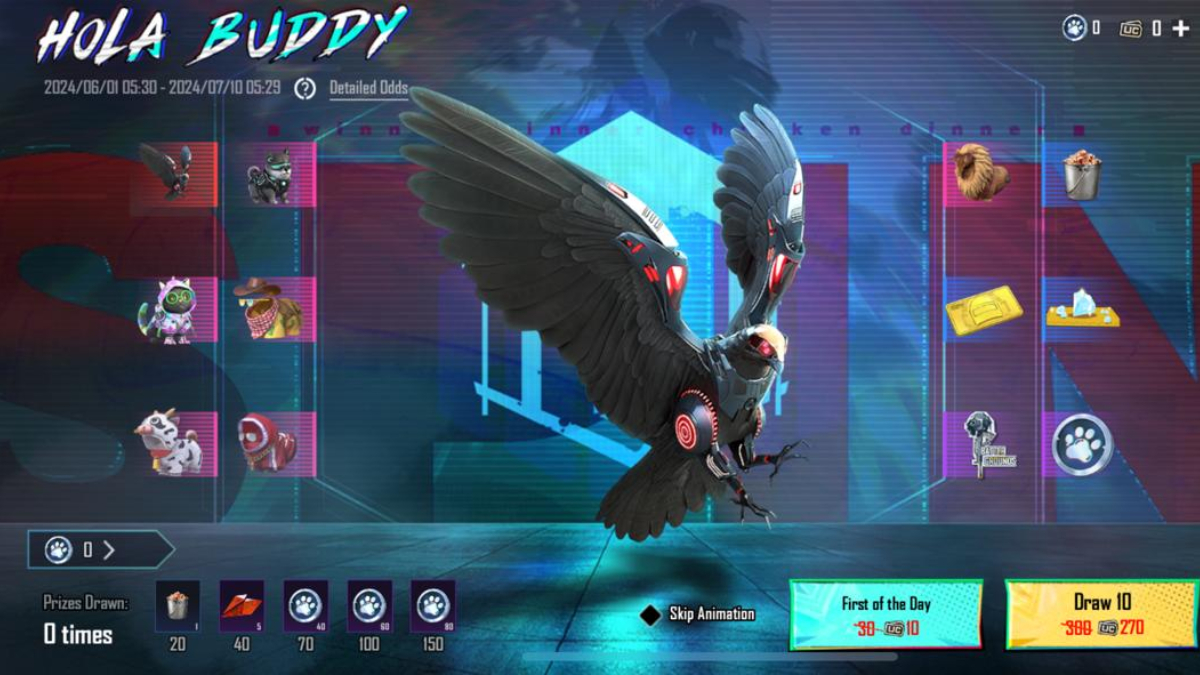
Task: Toggle the Skip Animation checkbox
Action: coord(651,614)
